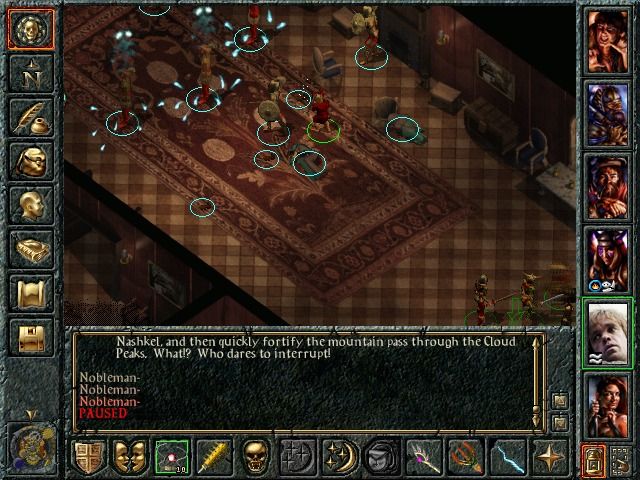Select the lightning bolt ability

tap(508, 457)
